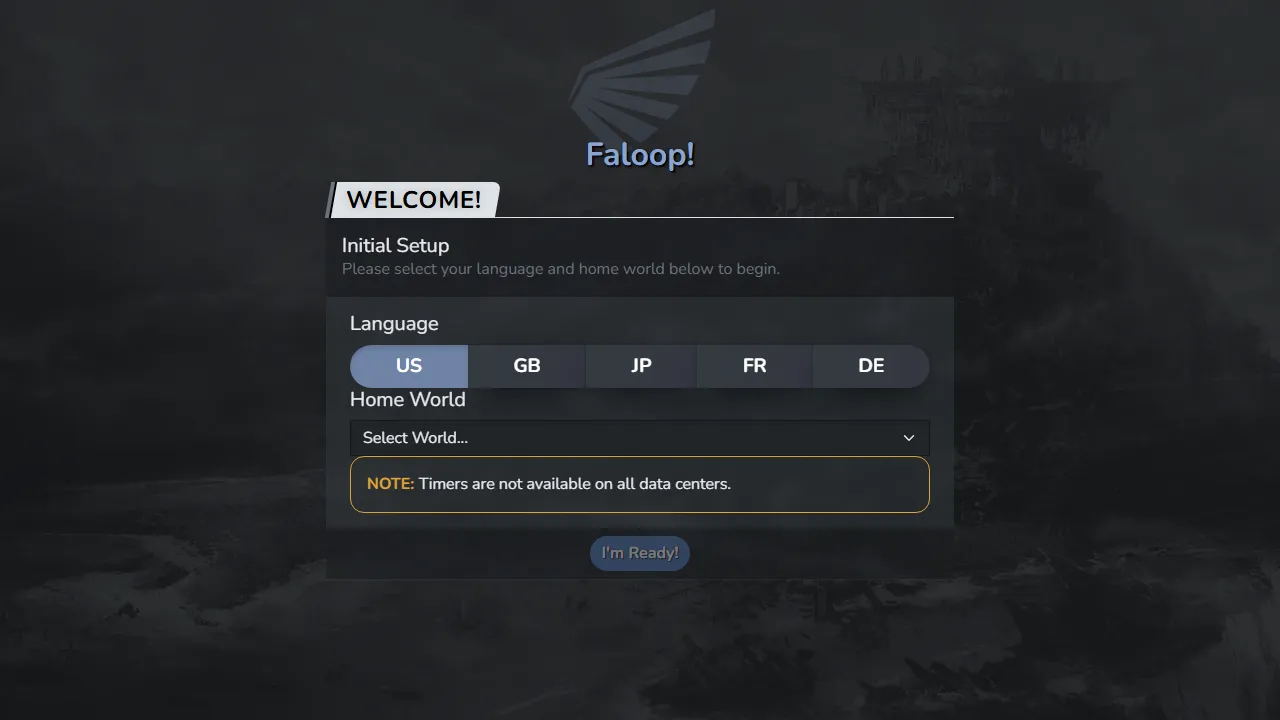The image size is (1280, 720).
Task: Choose JP as the language
Action: point(640,366)
